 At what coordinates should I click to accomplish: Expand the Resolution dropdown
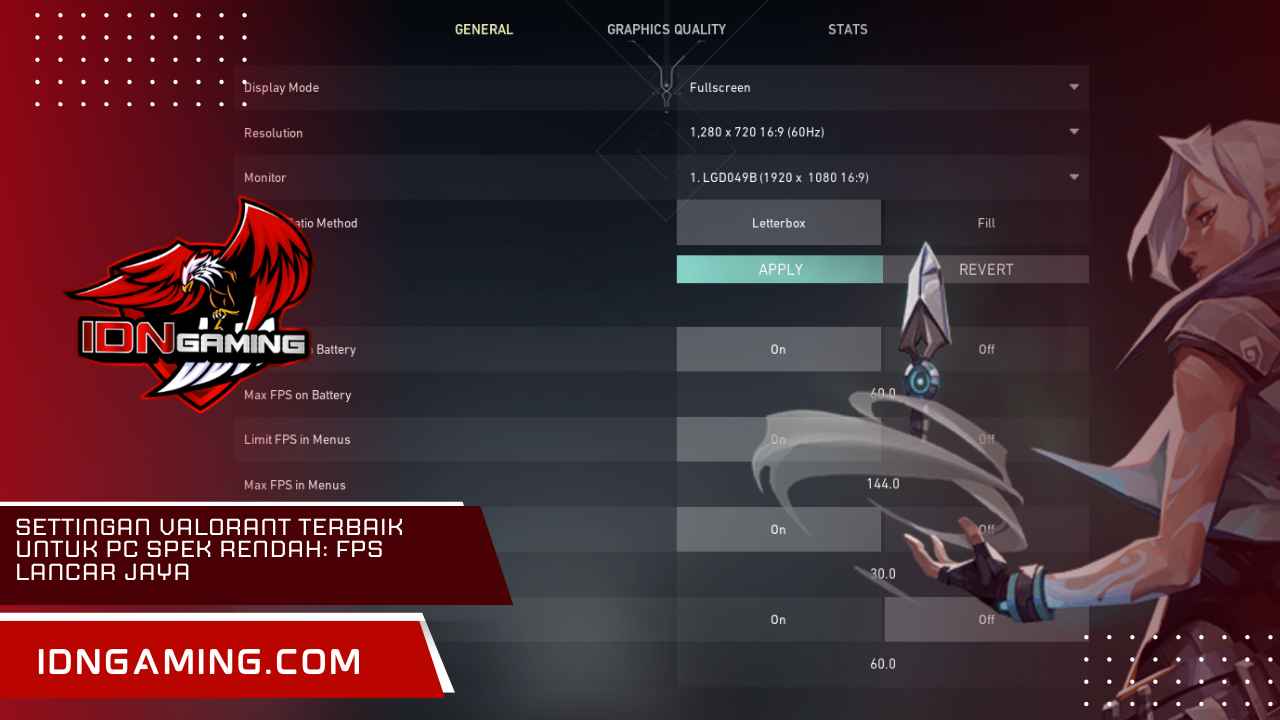(880, 132)
